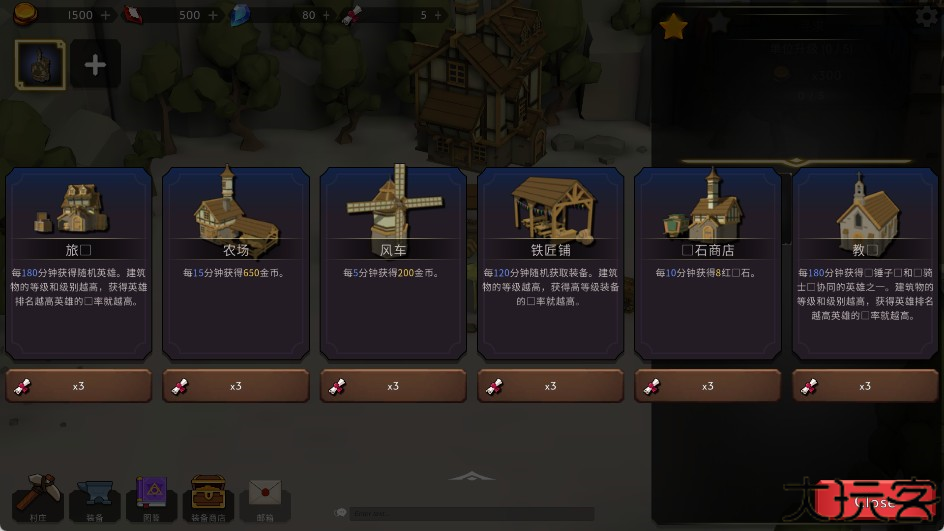Screen dimensions: 944x531
Task: Choose the gem shop (石商店) card
Action: pyautogui.click(x=708, y=263)
